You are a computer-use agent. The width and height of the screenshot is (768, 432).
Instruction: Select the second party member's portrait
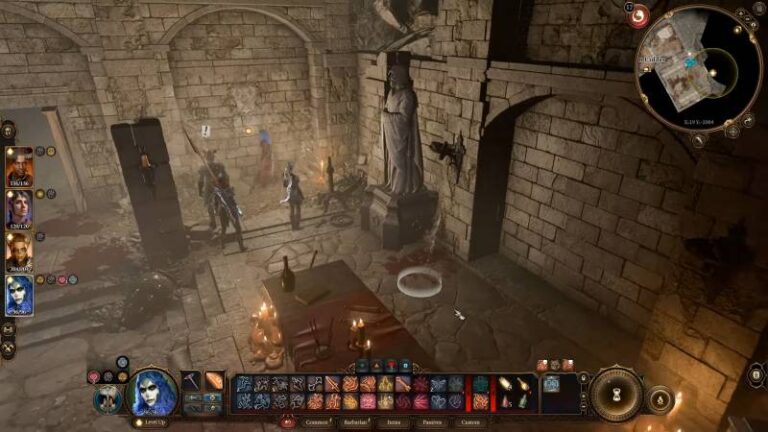[19, 209]
